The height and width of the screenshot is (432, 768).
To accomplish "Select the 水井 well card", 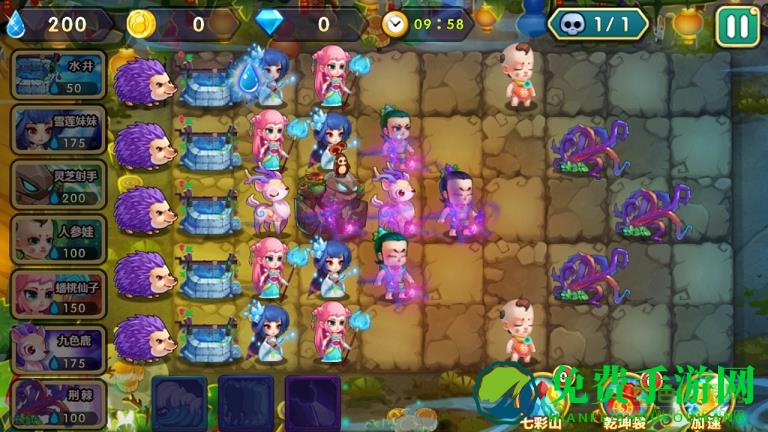I will coord(58,75).
